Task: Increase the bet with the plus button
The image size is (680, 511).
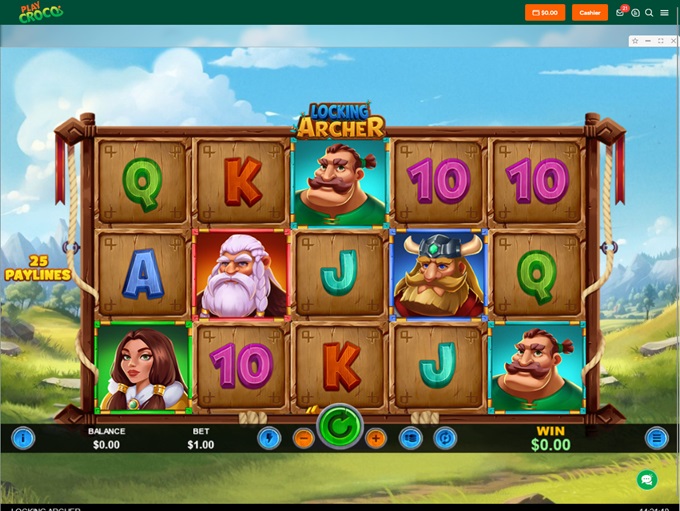Action: 376,438
